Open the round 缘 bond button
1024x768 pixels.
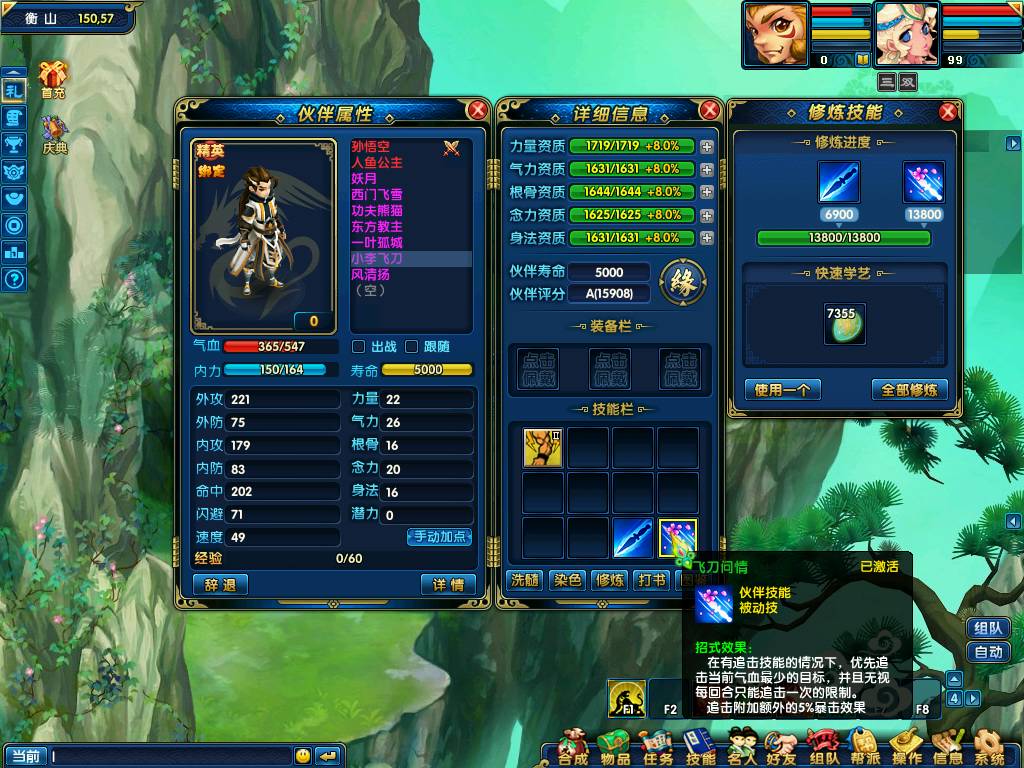click(x=683, y=282)
